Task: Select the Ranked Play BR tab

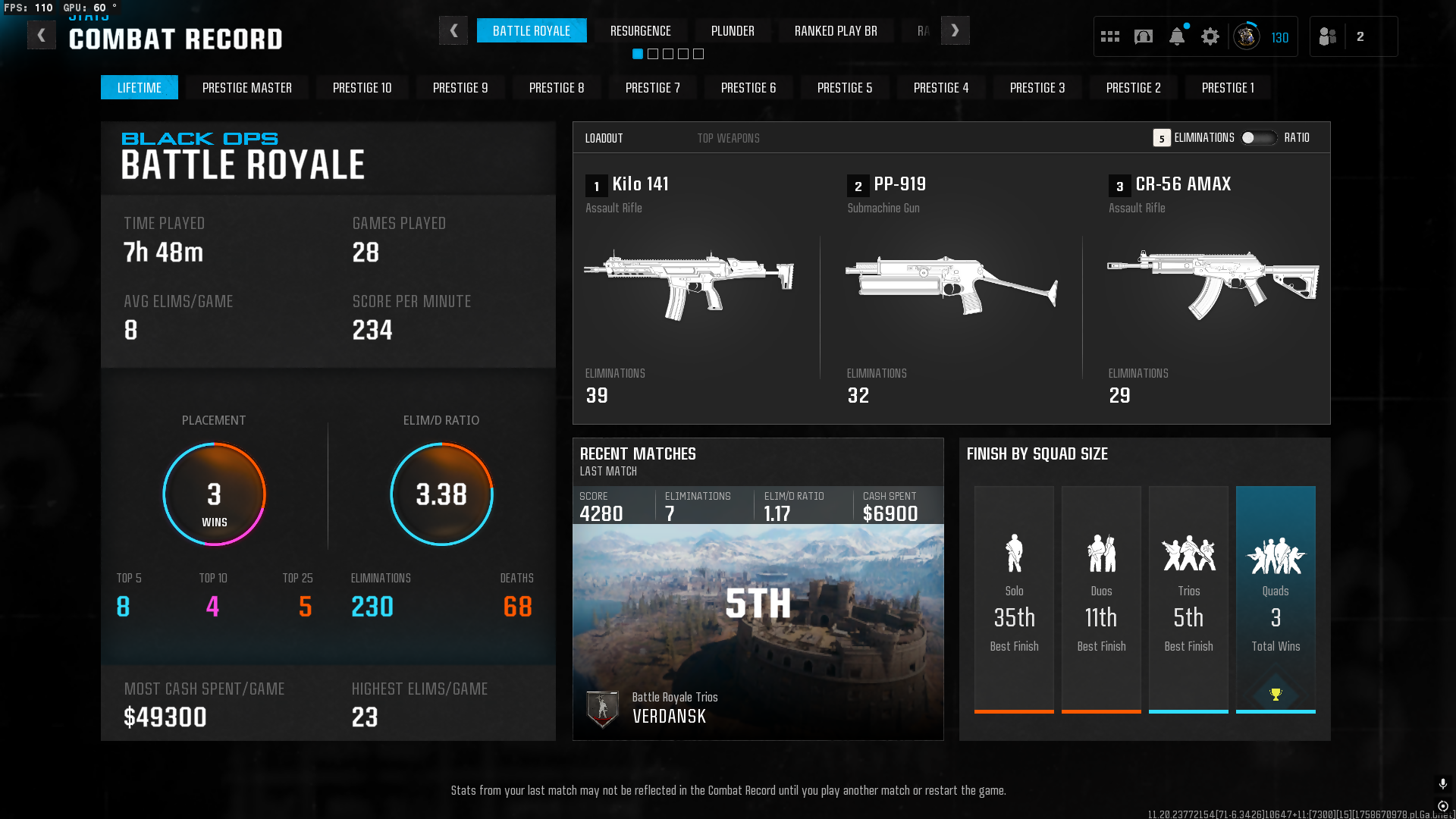Action: [835, 31]
